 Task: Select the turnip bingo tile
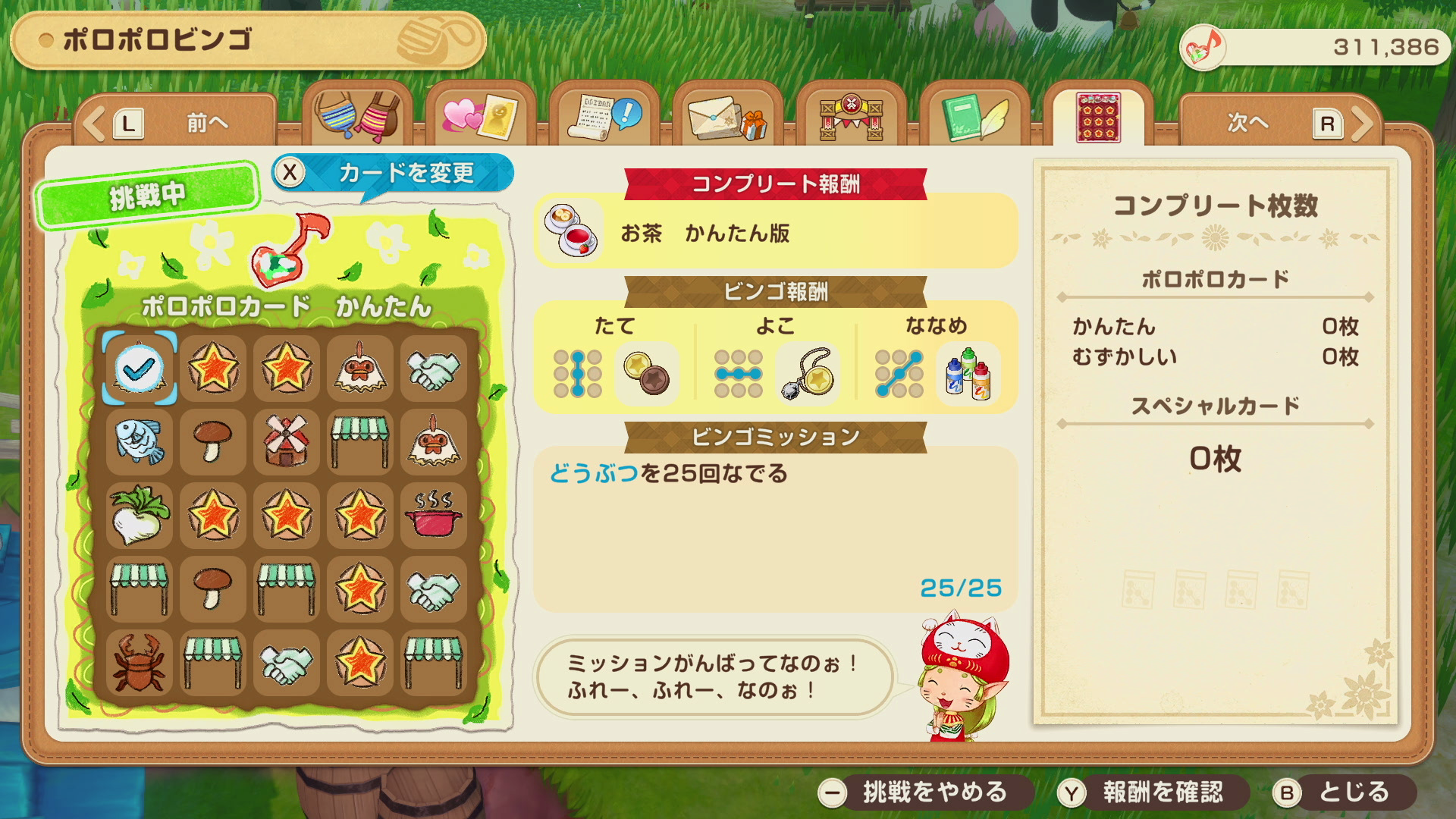point(140,515)
